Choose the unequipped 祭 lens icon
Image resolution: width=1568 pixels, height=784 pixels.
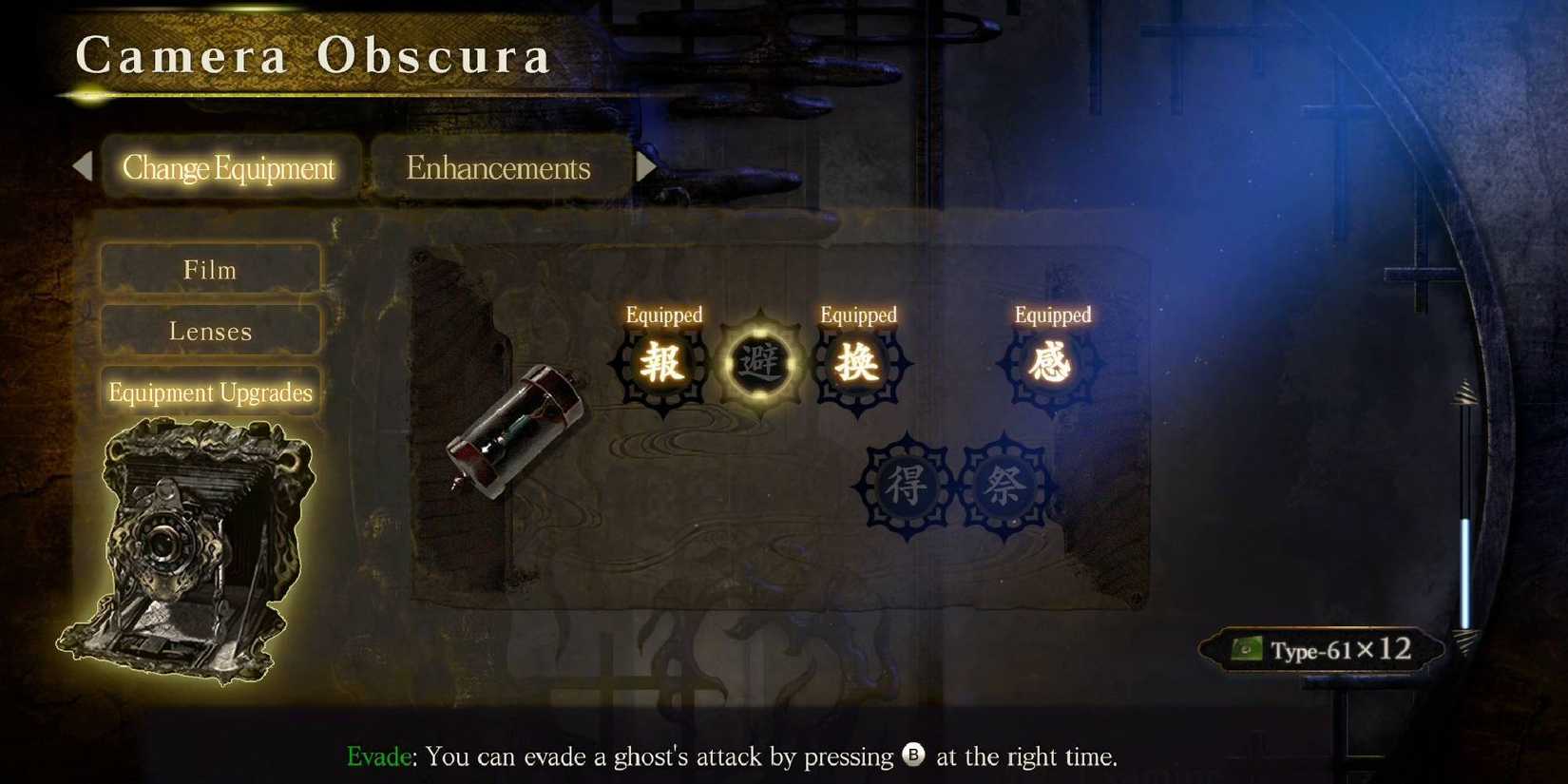pos(1004,487)
